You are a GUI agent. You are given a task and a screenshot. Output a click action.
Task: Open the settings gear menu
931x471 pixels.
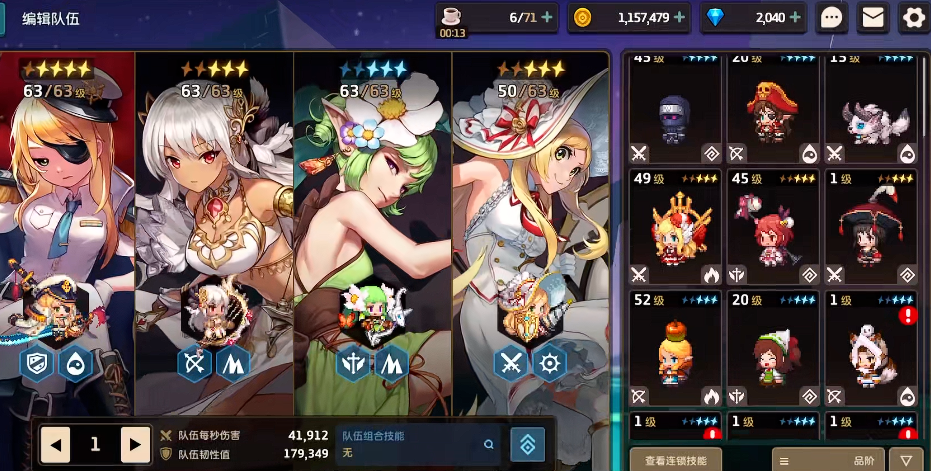click(x=914, y=17)
